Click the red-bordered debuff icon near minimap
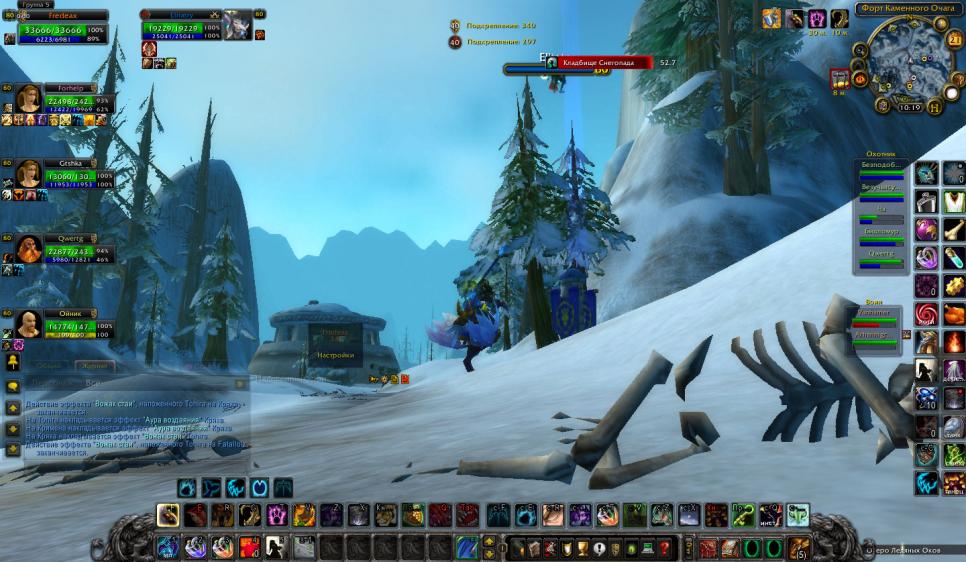966x562 pixels. click(x=840, y=78)
